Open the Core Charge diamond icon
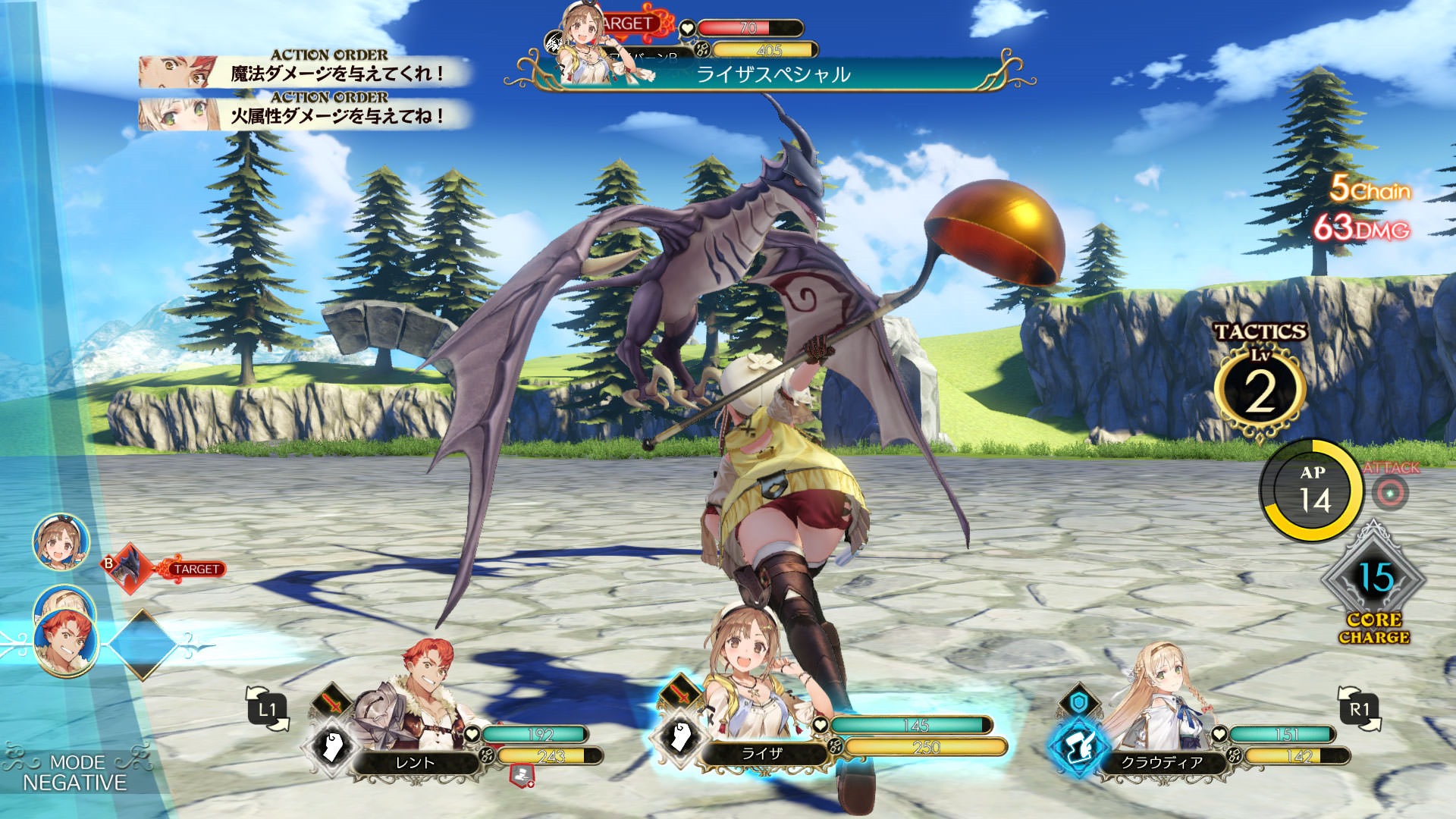This screenshot has width=1456, height=819. tap(1373, 580)
